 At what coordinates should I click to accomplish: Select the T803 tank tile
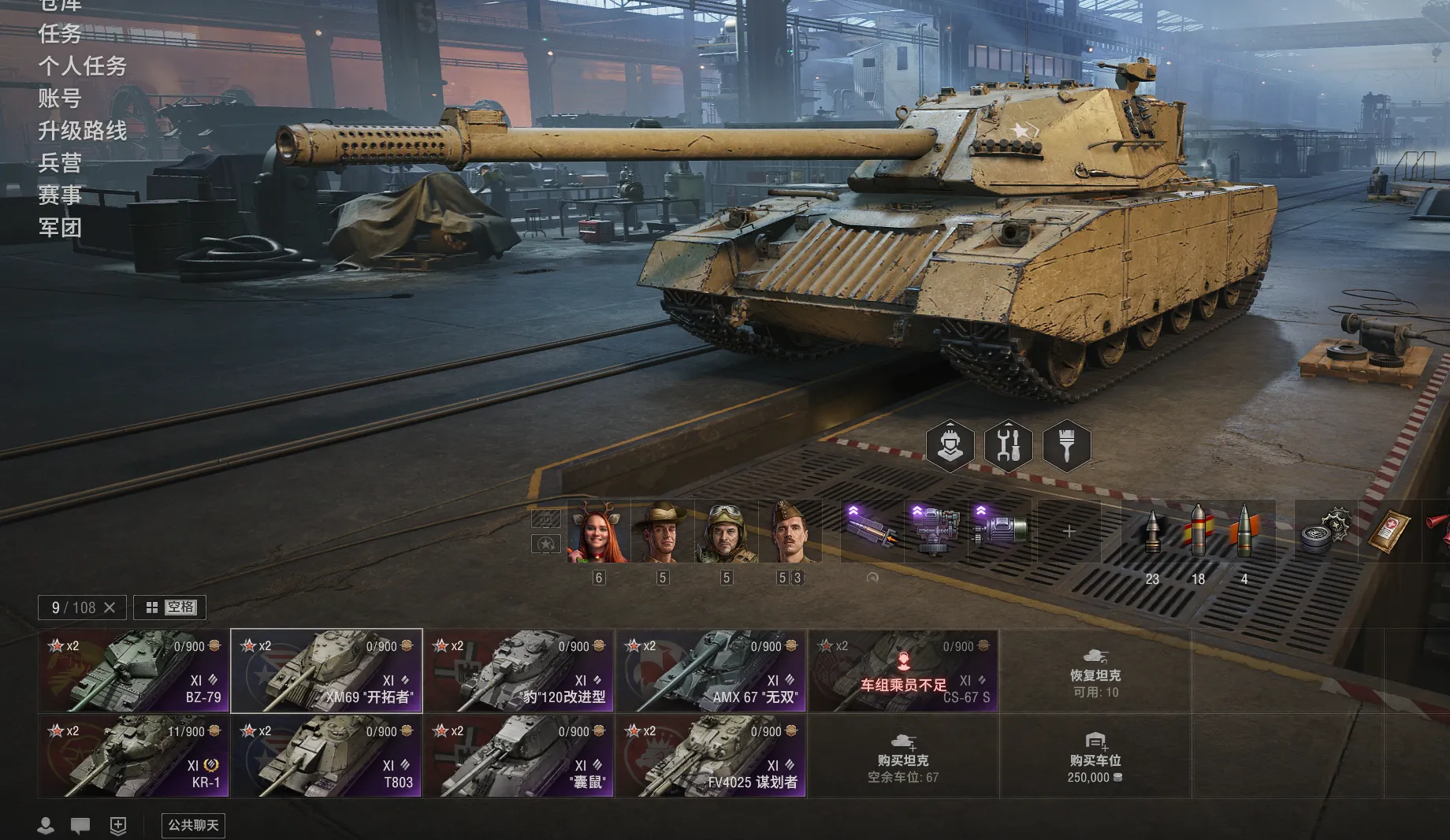point(326,756)
